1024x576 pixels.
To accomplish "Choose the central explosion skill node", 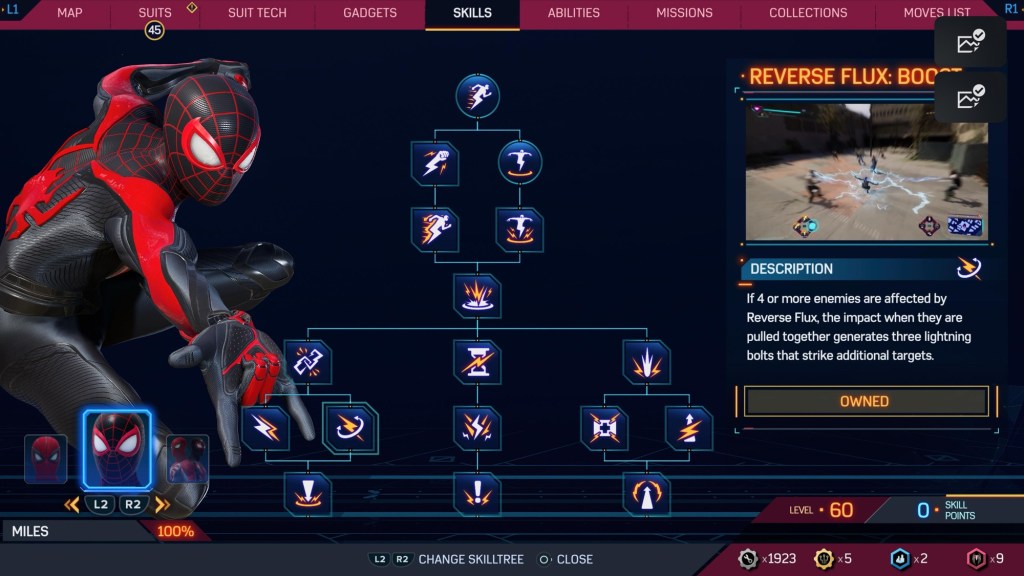I will coord(477,297).
